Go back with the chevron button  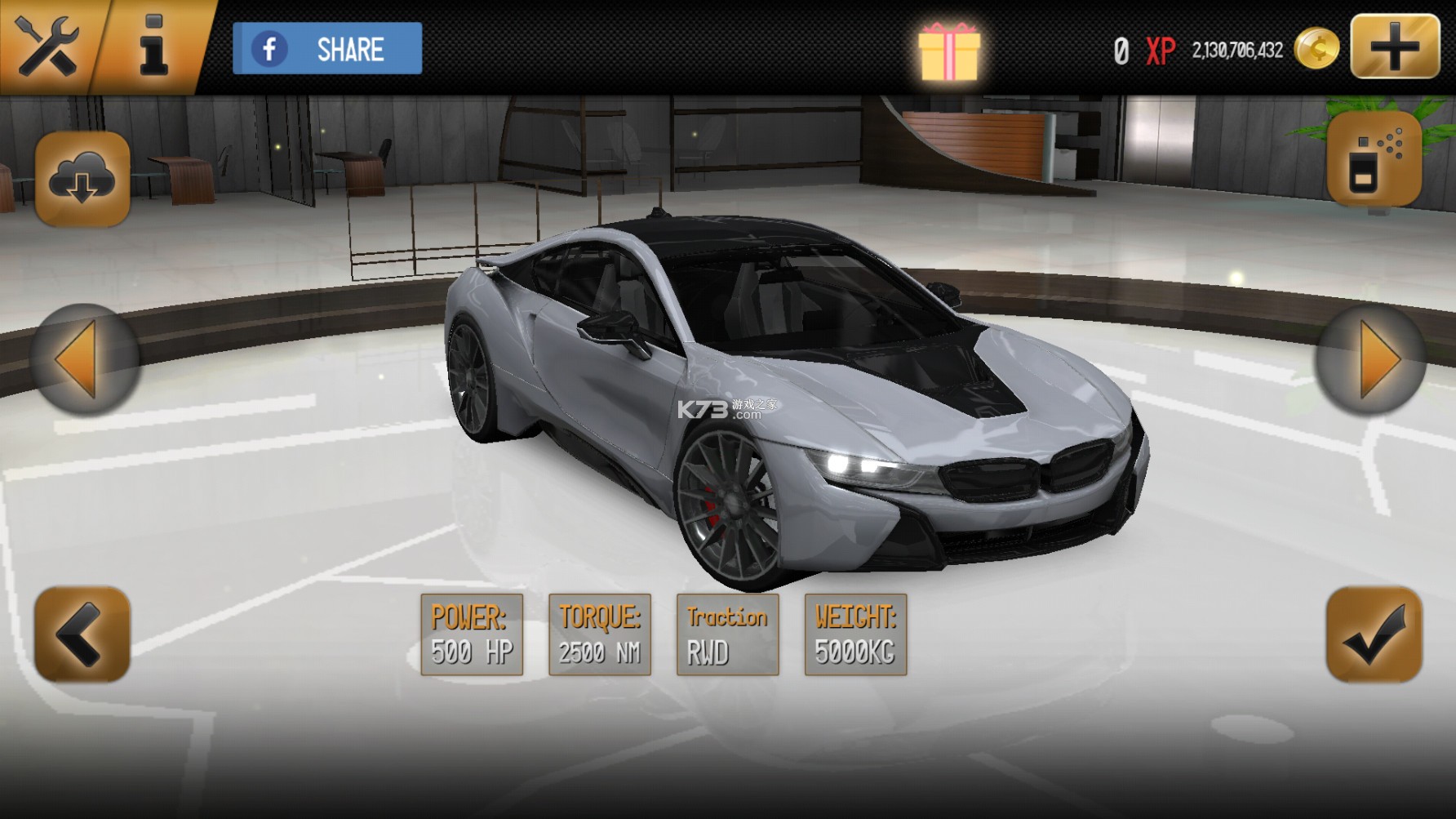click(82, 634)
